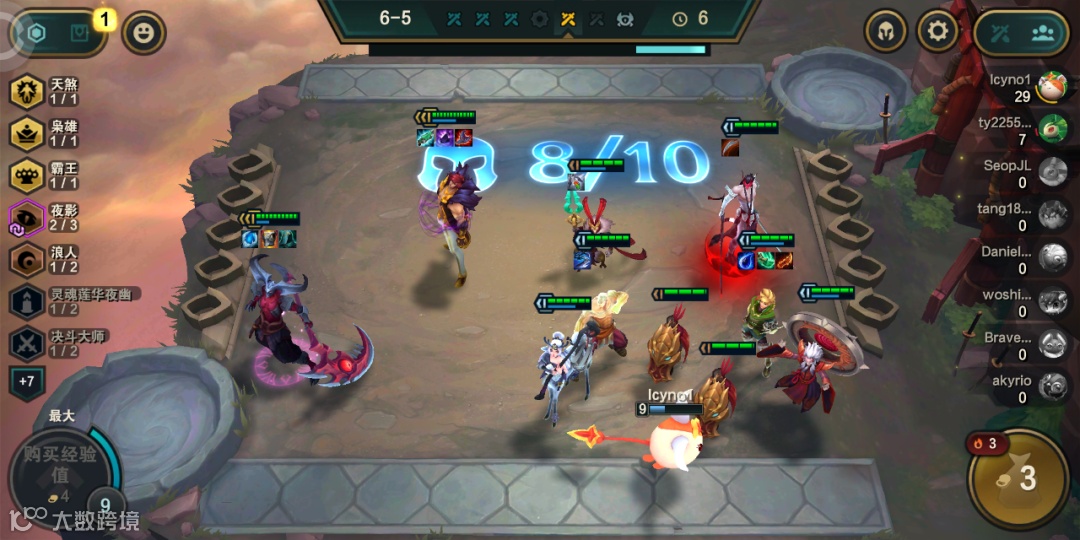The height and width of the screenshot is (540, 1080).
Task: Switch to the crossed swords tab
Action: (x=1001, y=32)
